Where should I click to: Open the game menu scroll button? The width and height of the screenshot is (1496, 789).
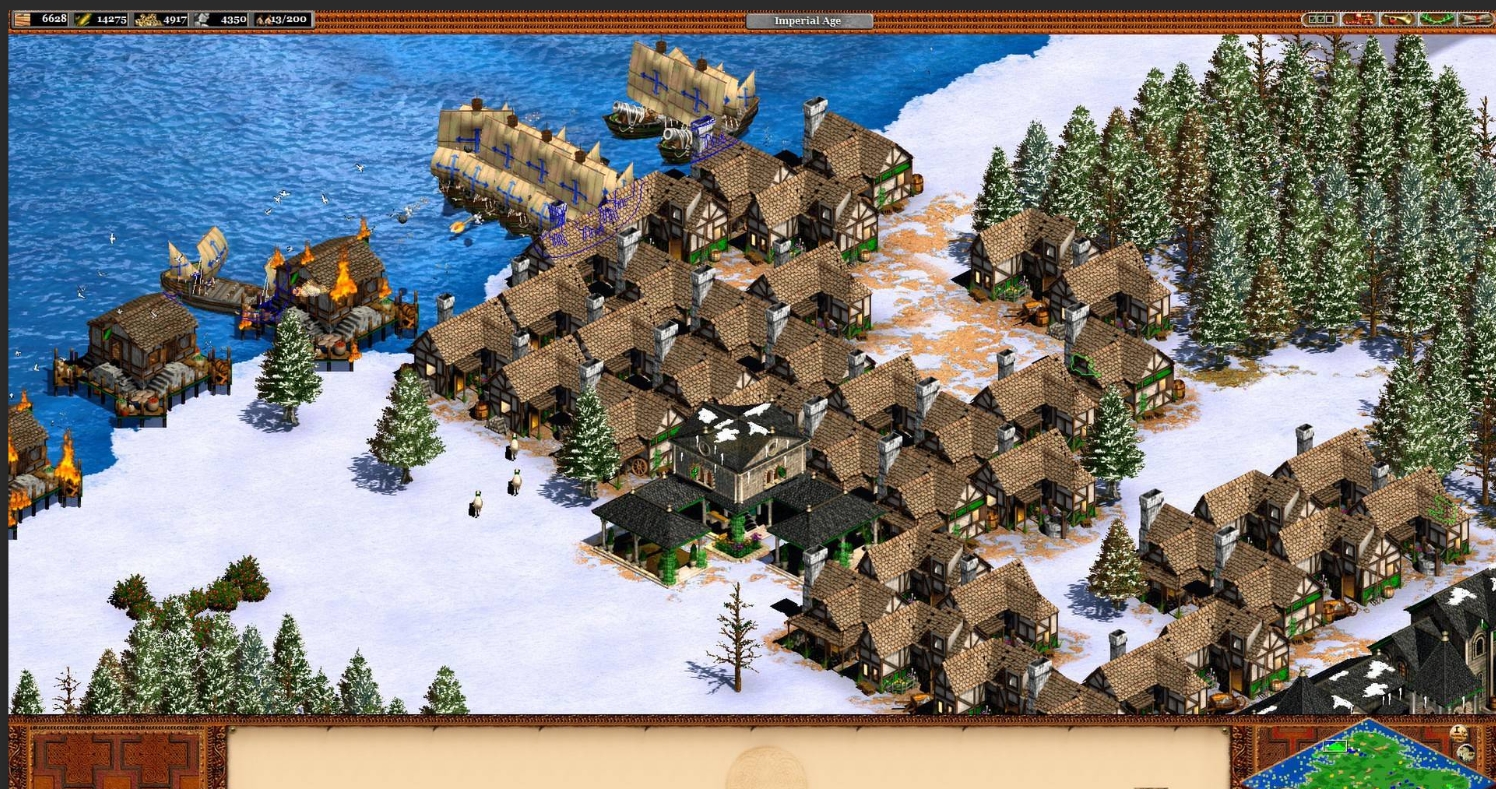1474,19
